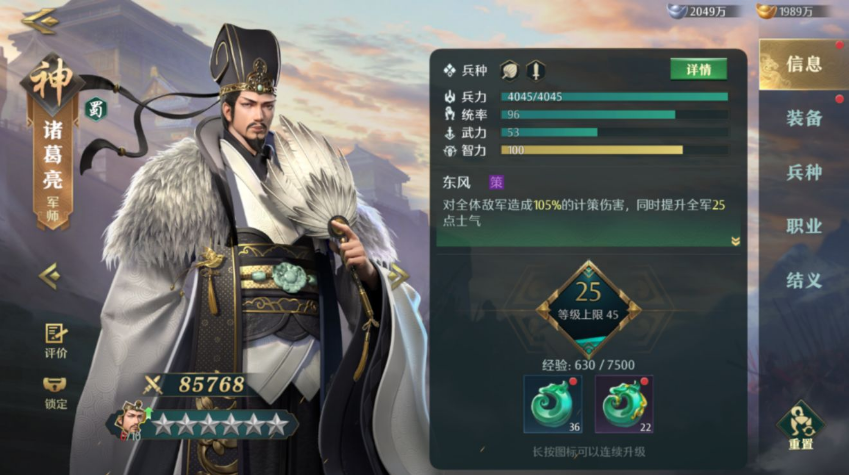Use the gold-trimmed jade dragon with count 22
The width and height of the screenshot is (849, 475).
[624, 404]
